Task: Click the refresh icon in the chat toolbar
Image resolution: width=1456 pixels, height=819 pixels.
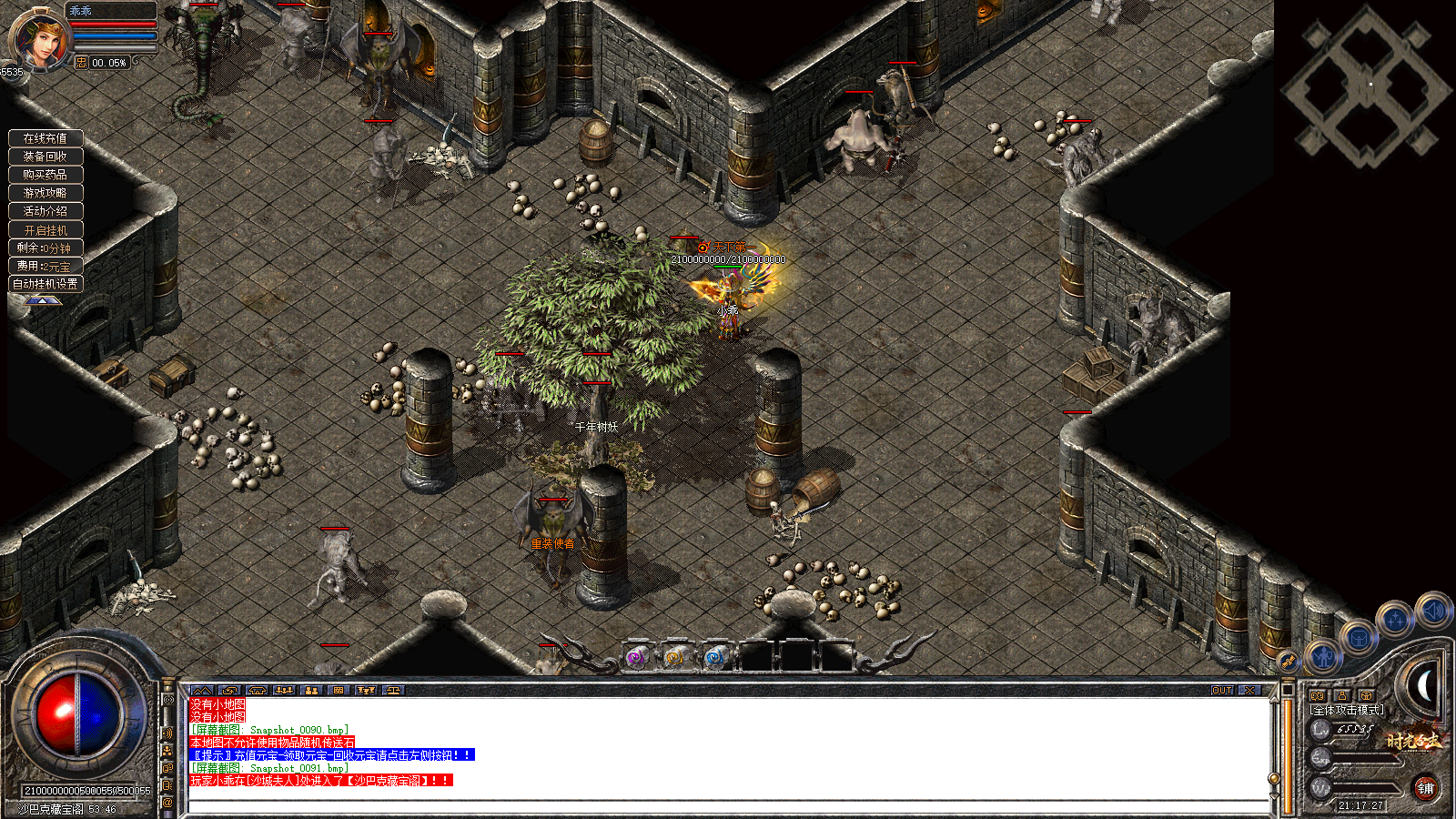Action: click(x=231, y=690)
